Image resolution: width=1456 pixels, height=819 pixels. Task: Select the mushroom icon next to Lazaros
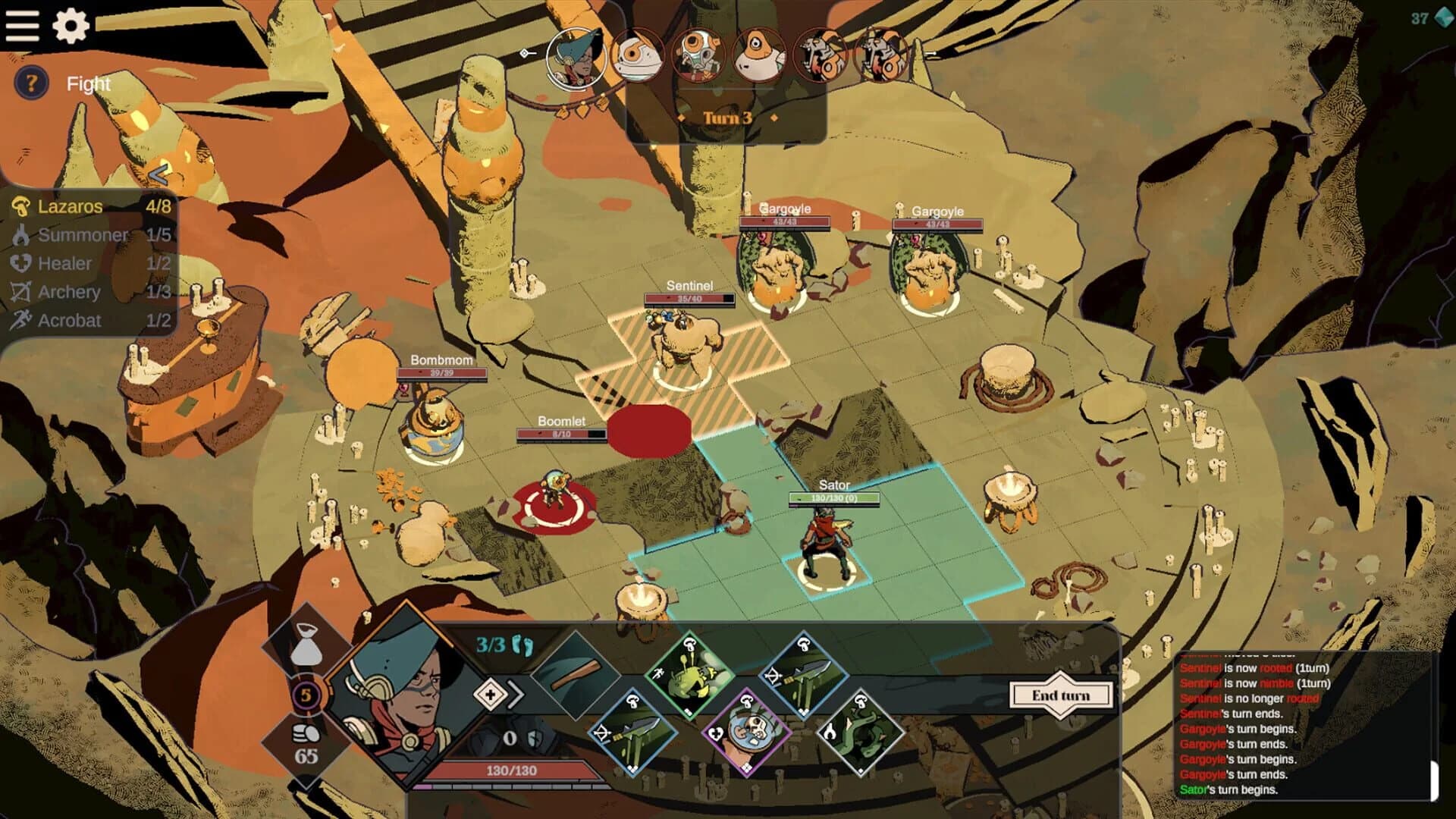click(x=23, y=206)
